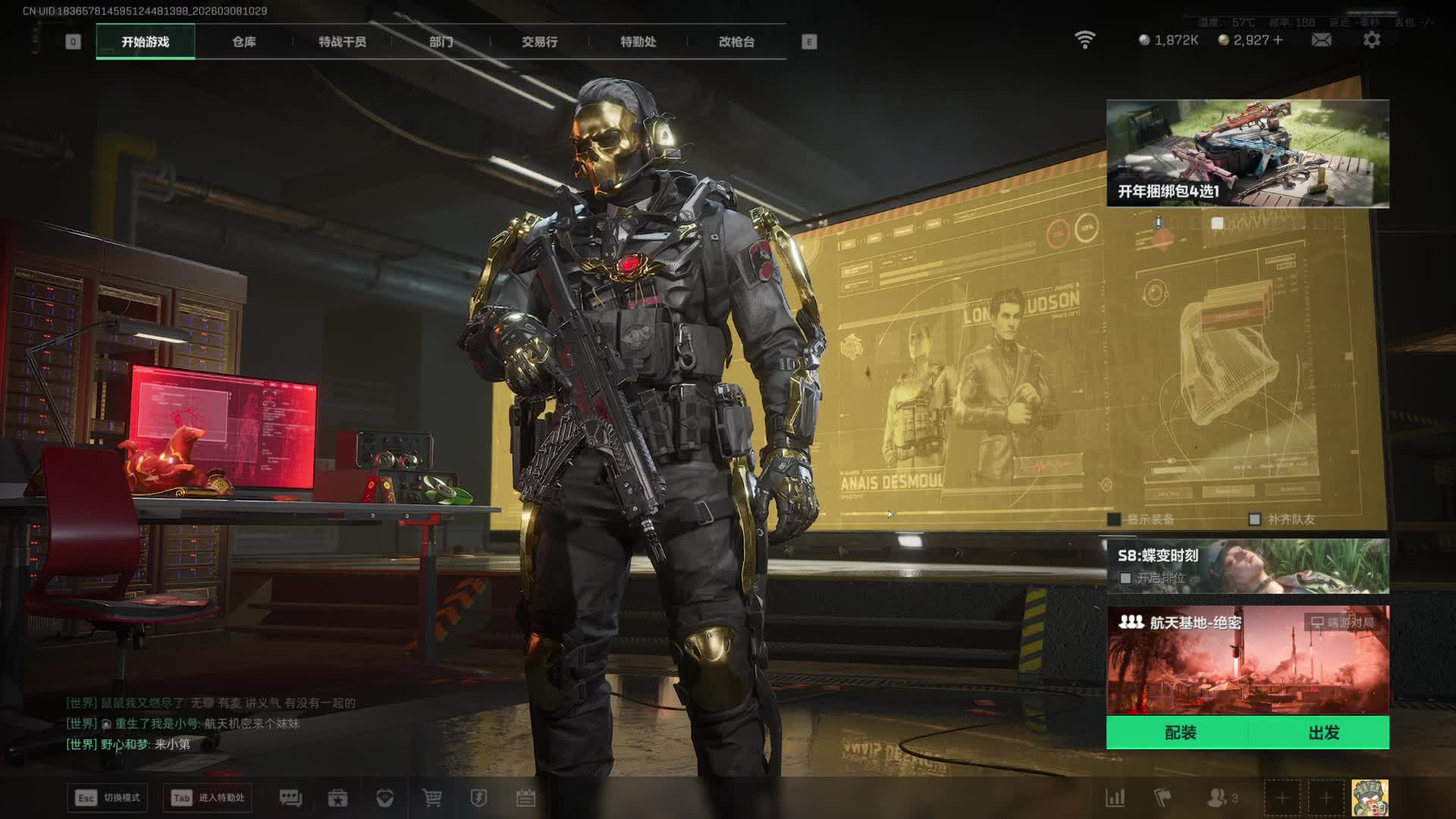This screenshot has width=1456, height=819.
Task: Open the bar chart statistics icon
Action: tap(1115, 798)
